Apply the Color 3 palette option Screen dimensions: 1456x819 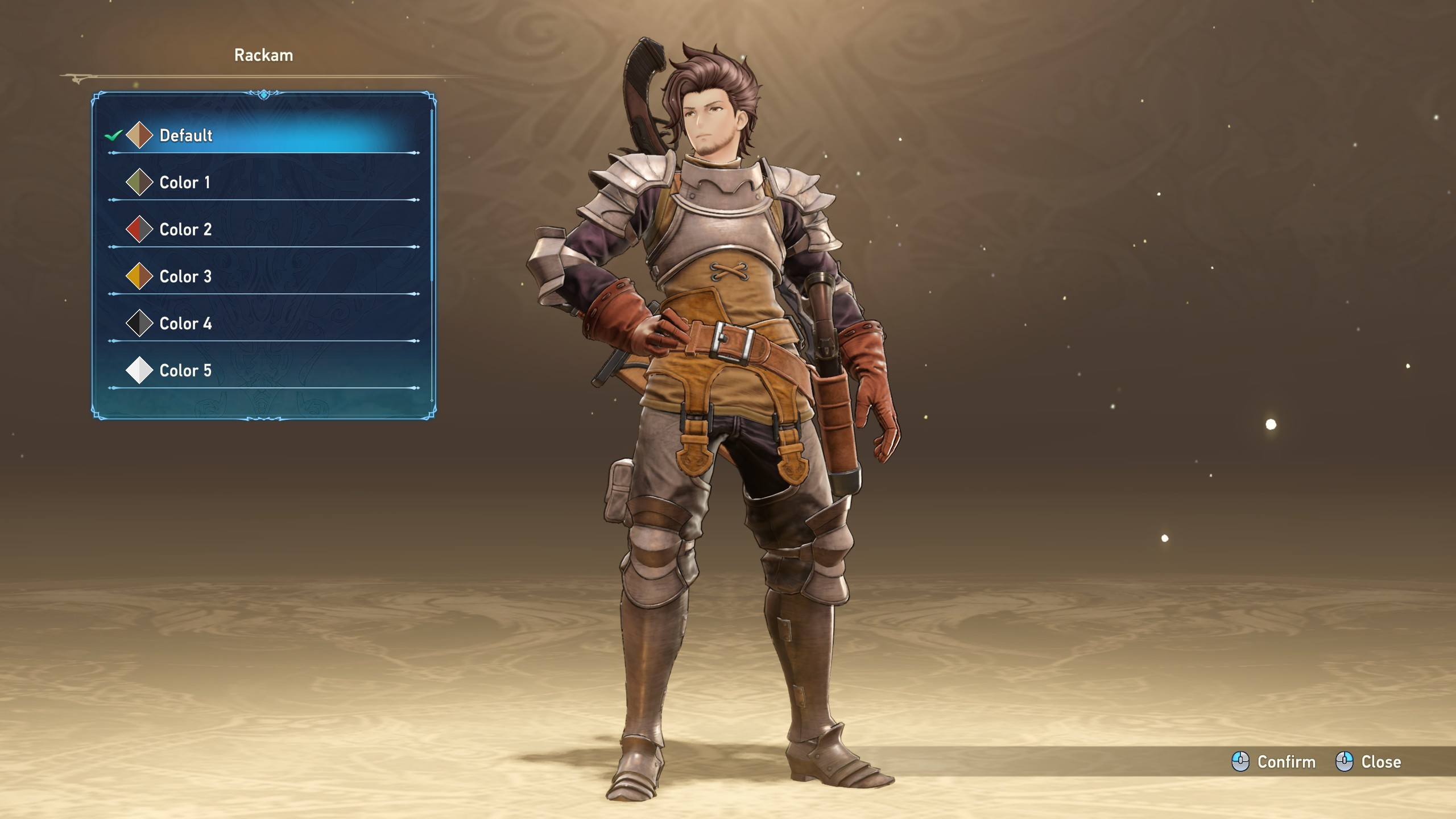[185, 277]
